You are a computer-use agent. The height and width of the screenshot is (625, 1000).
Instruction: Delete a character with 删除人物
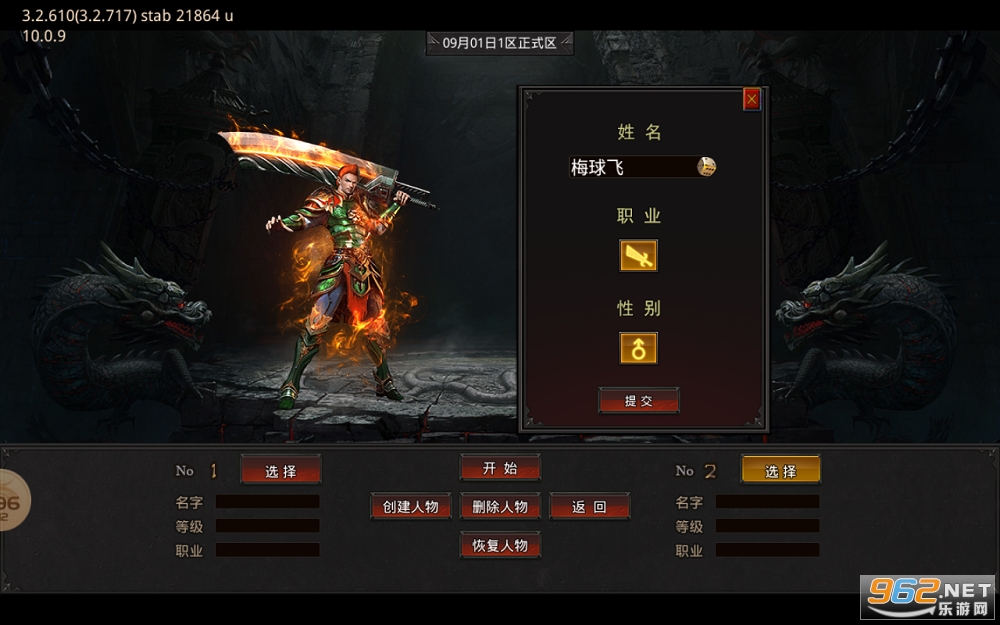(500, 506)
